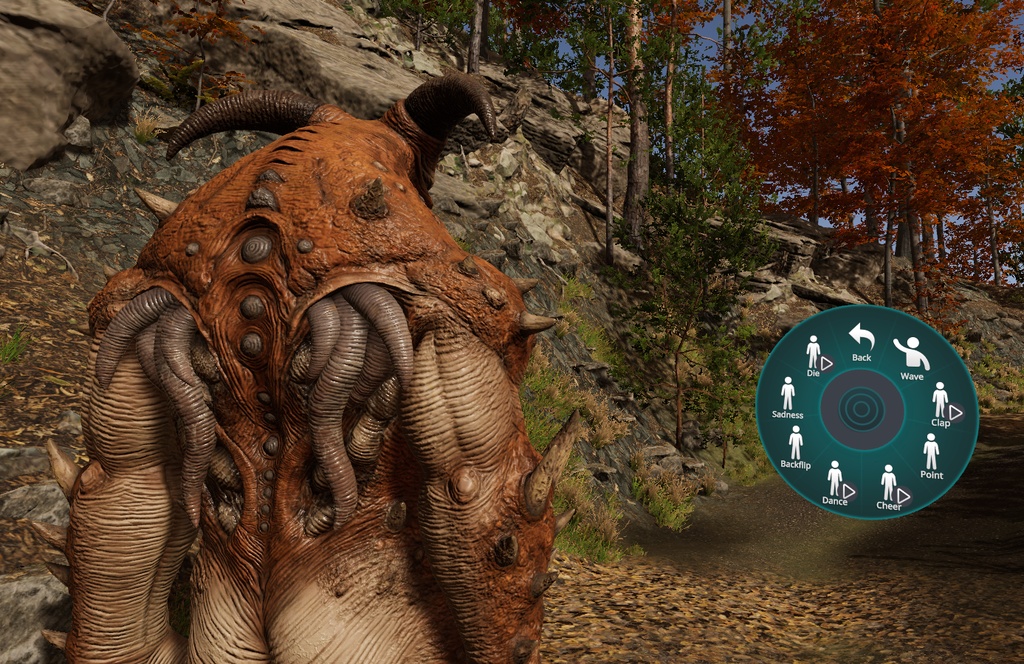Choose the Clap emote
The image size is (1024, 664).
[940, 403]
